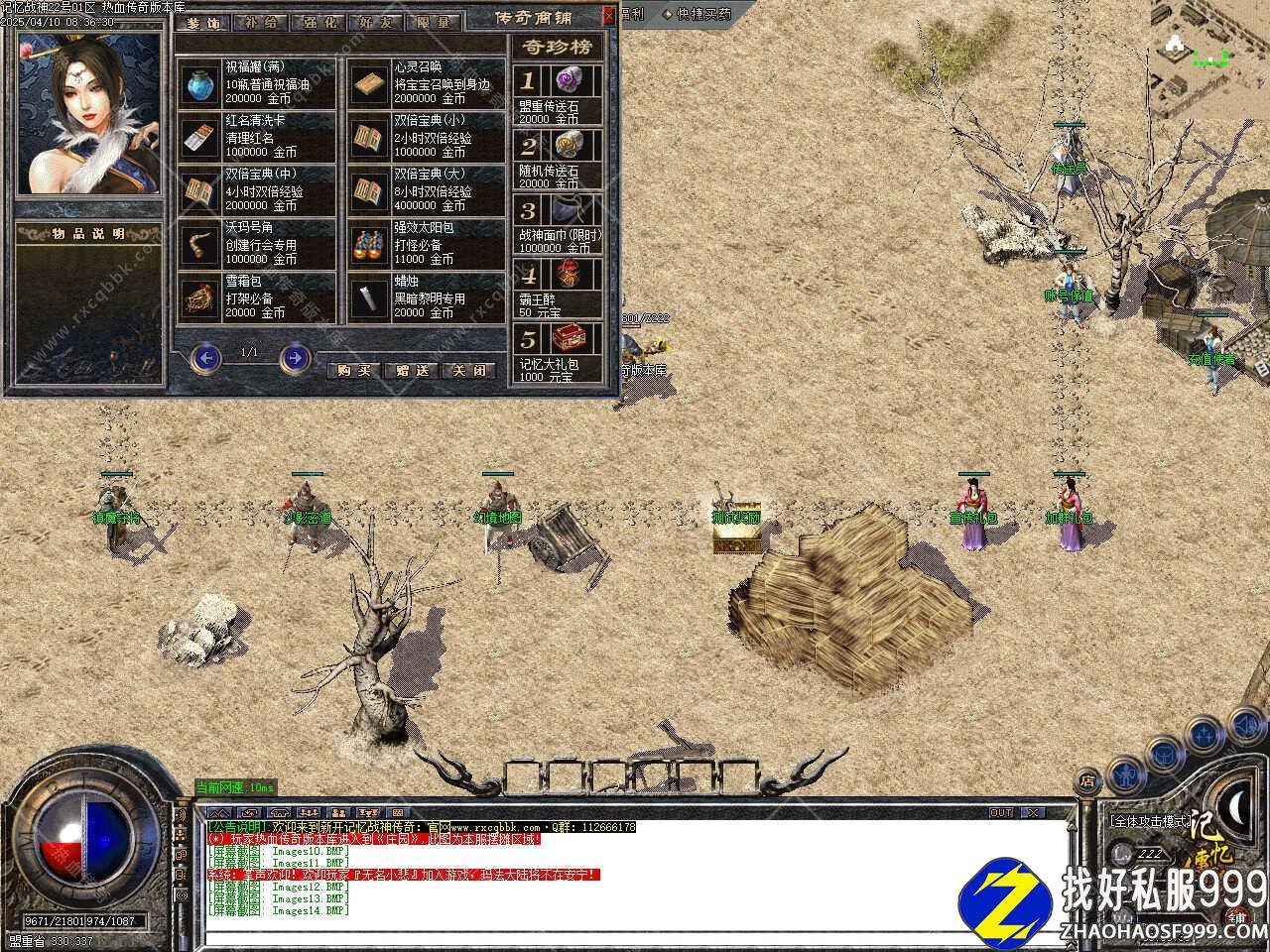This screenshot has height=952, width=1270.
Task: Click the 购买 buy button
Action: 354,371
